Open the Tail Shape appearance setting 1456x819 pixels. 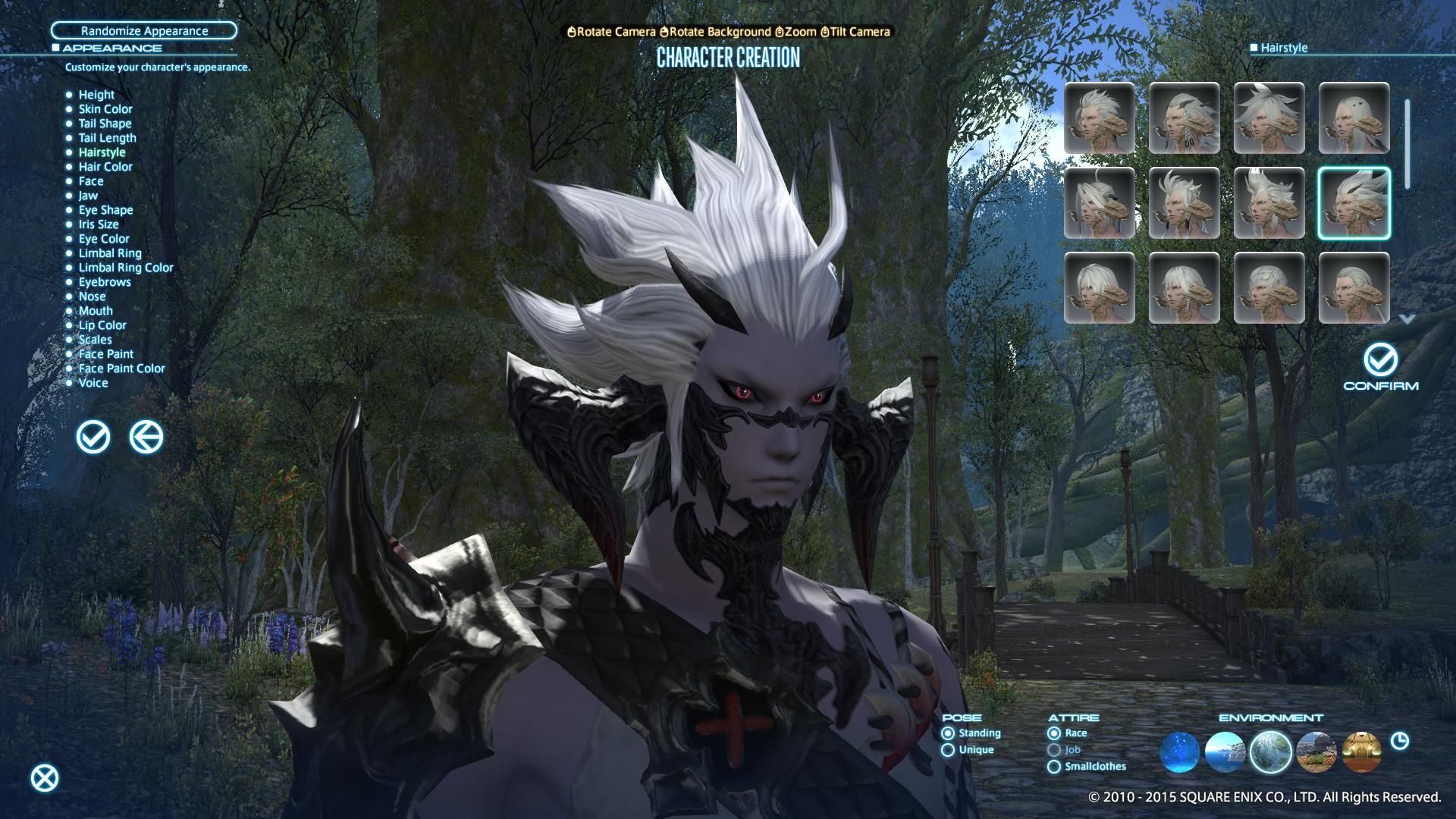pos(104,123)
